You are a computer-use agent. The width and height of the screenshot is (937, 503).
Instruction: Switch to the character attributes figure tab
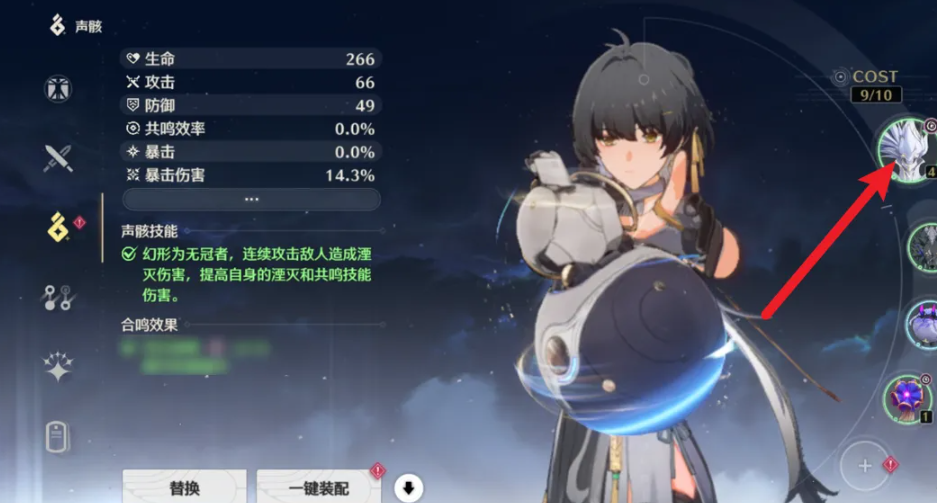[x=58, y=89]
